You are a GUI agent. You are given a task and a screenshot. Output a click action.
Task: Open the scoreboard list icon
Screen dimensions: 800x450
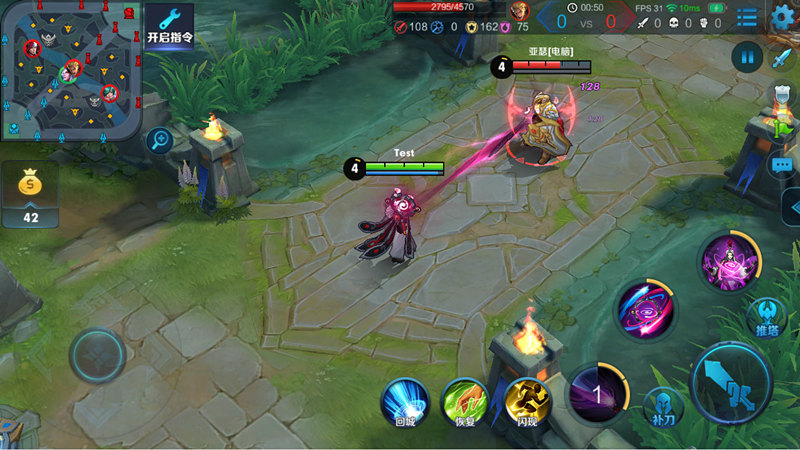click(746, 17)
